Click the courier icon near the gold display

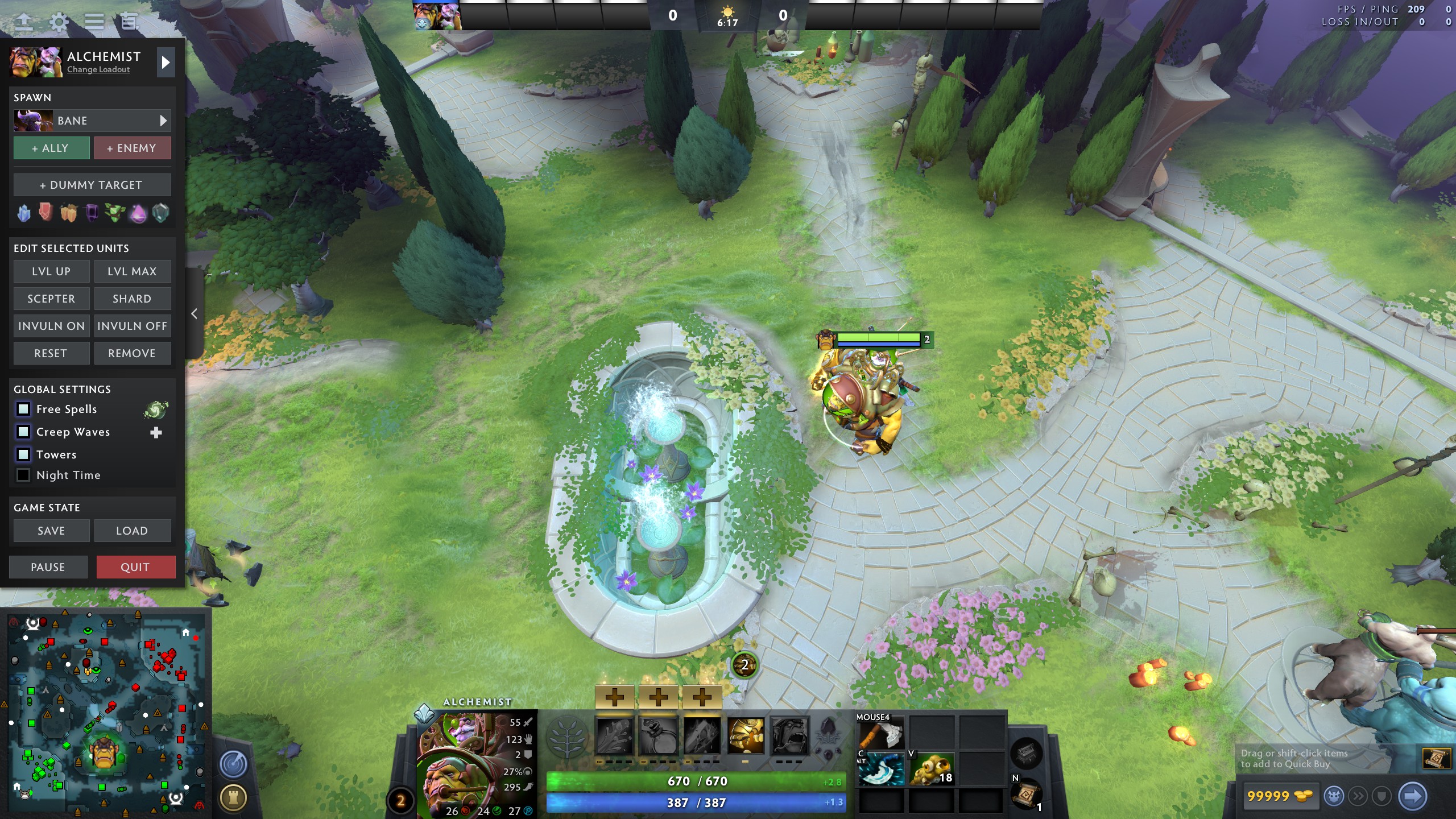(1334, 796)
